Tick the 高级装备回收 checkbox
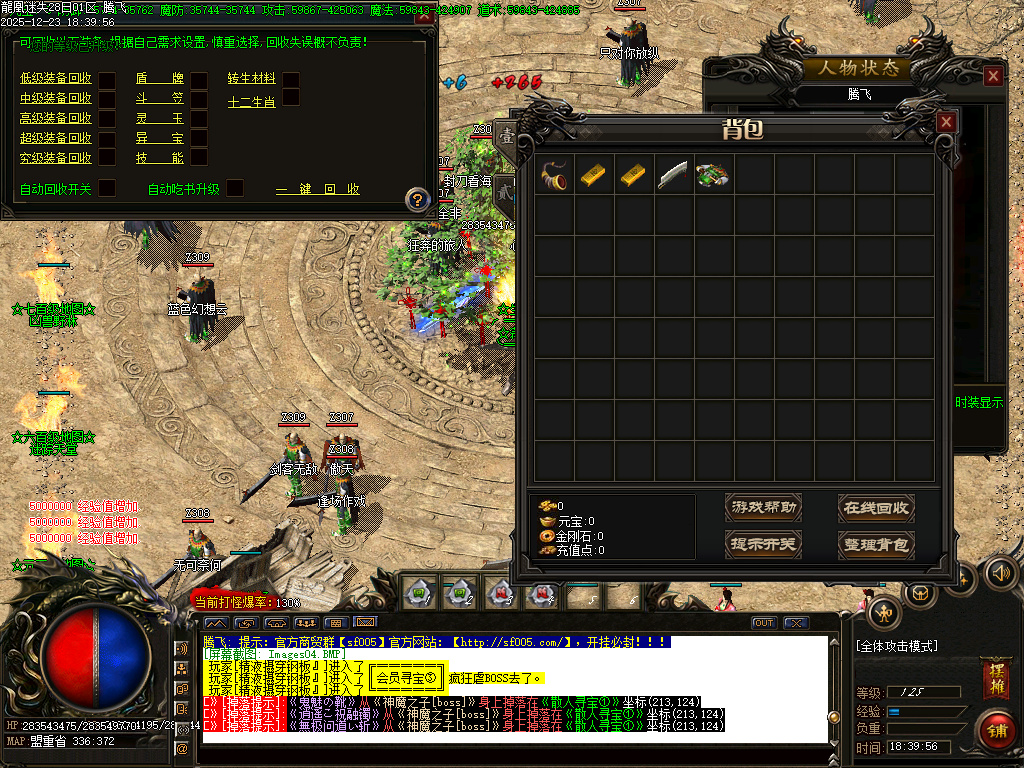1024x768 pixels. (107, 118)
